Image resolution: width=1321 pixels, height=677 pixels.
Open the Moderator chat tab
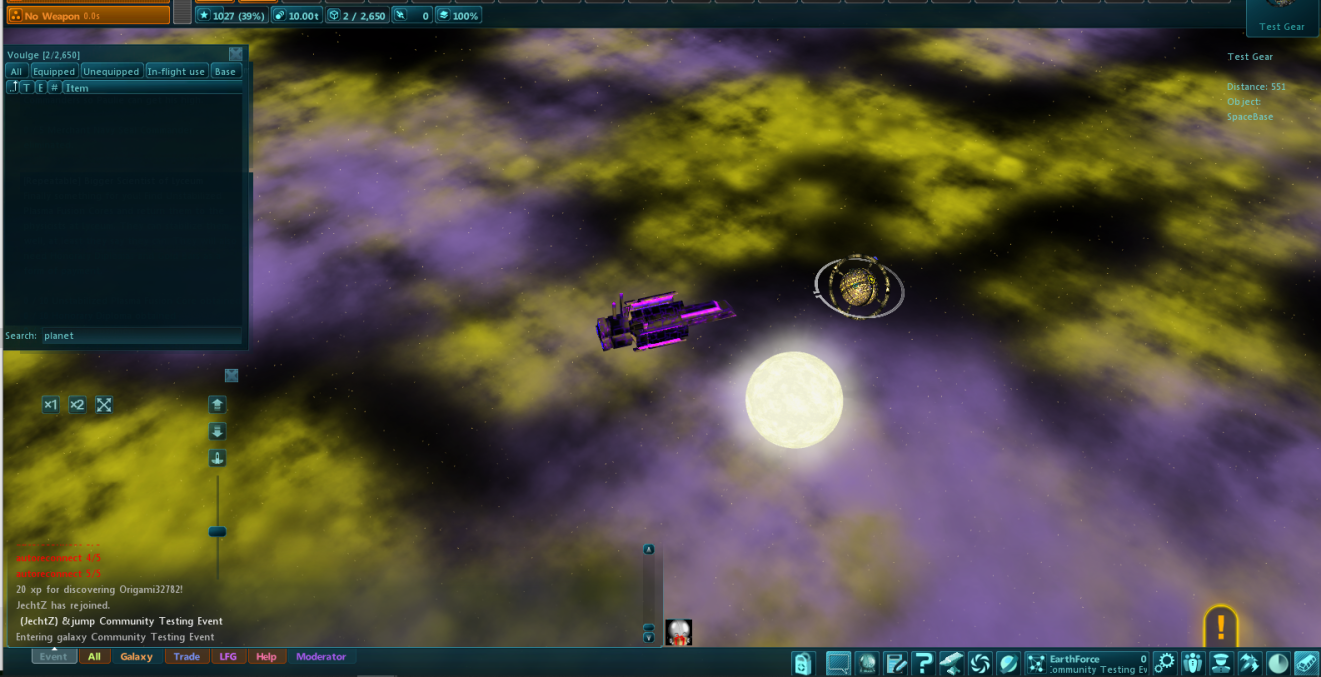pyautogui.click(x=321, y=657)
